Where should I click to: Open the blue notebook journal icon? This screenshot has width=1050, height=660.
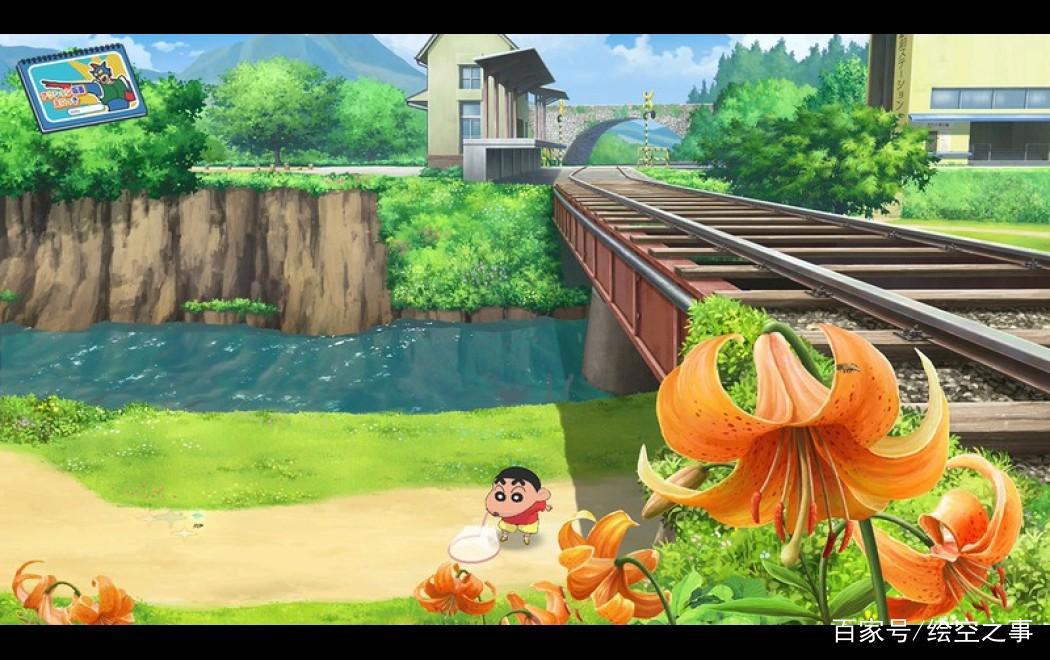coord(81,86)
